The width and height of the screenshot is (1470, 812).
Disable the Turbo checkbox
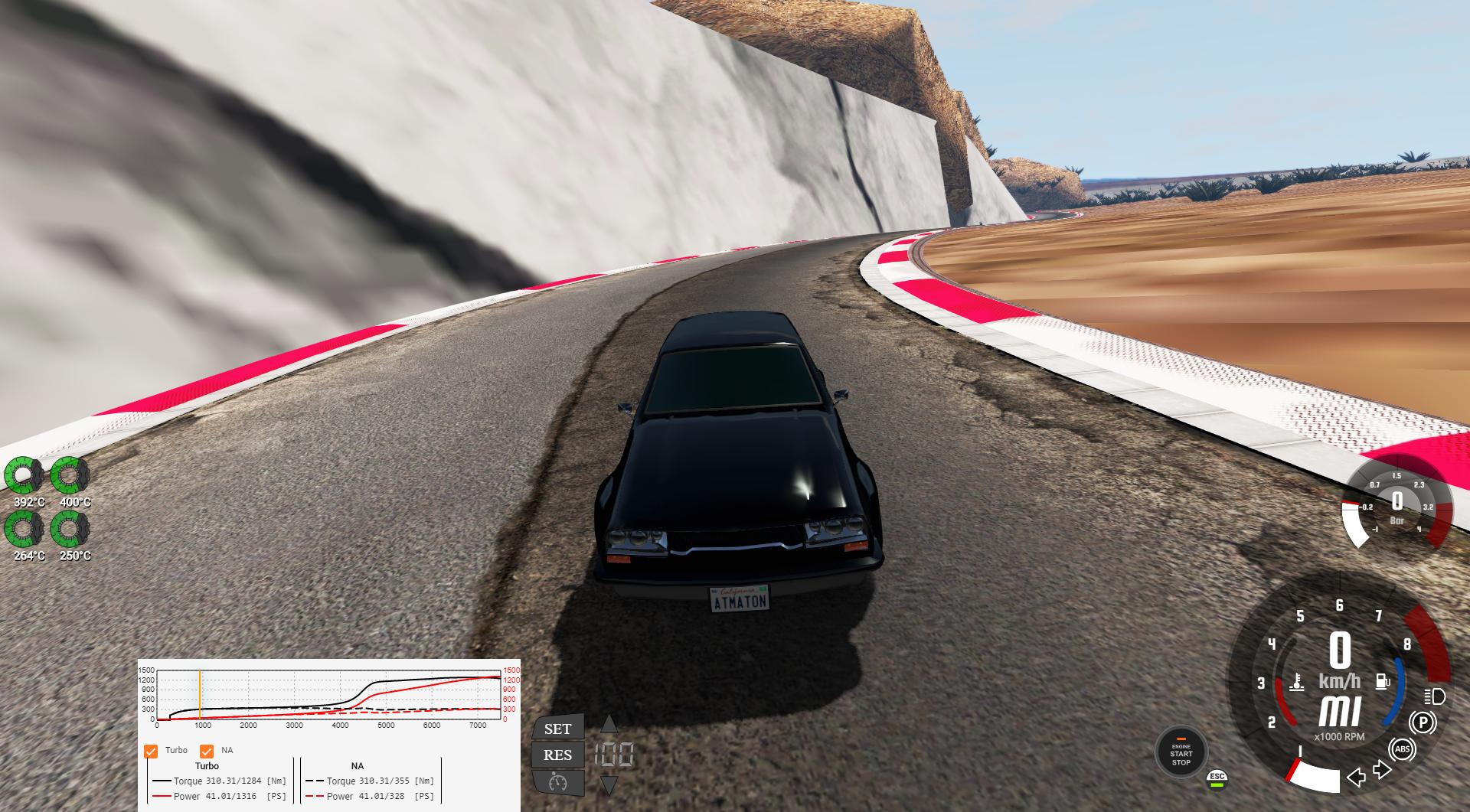[x=150, y=750]
